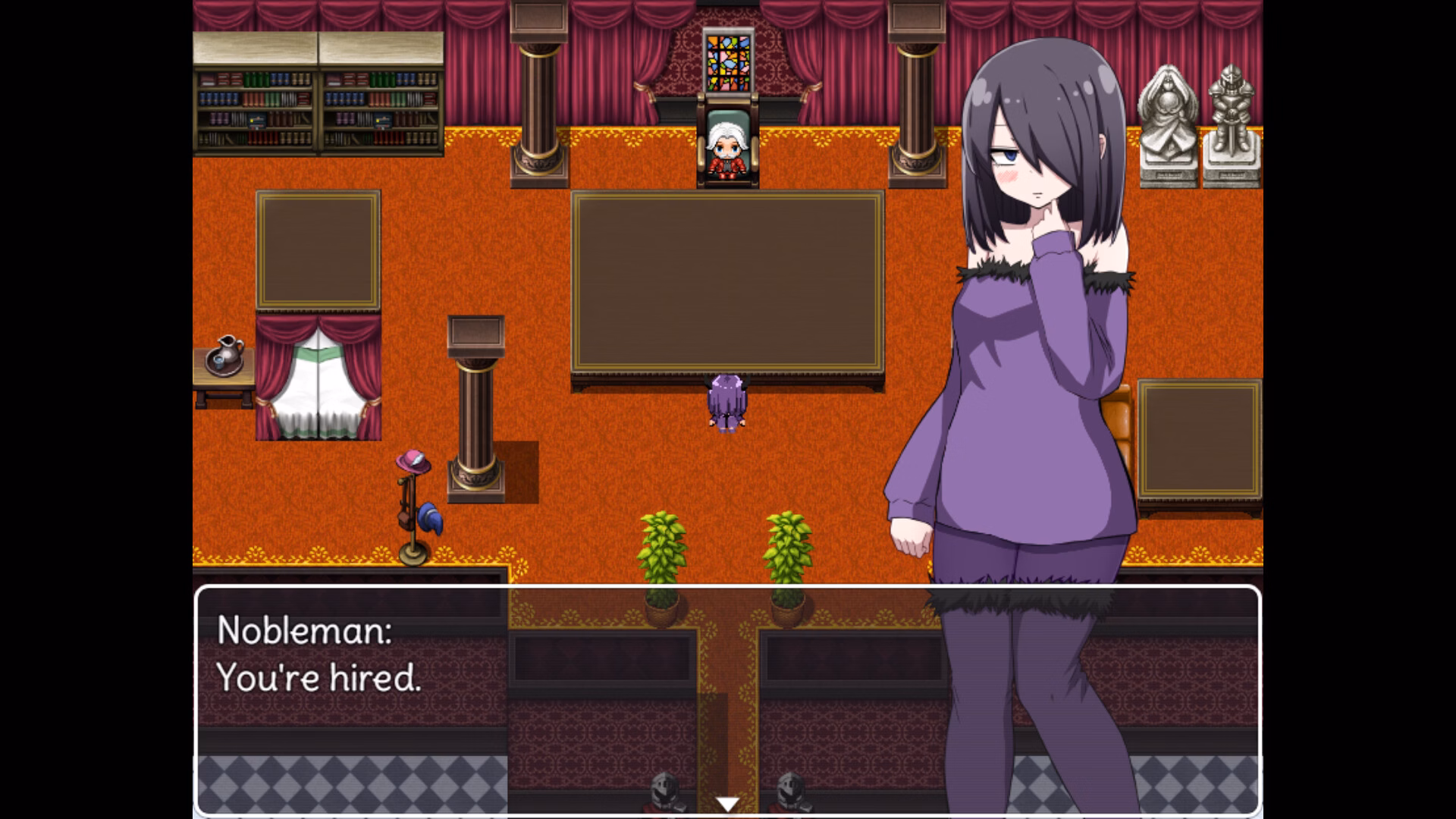Viewport: 1456px width, 819px height.
Task: Select the nobleman seated on the throne
Action: coord(728,148)
